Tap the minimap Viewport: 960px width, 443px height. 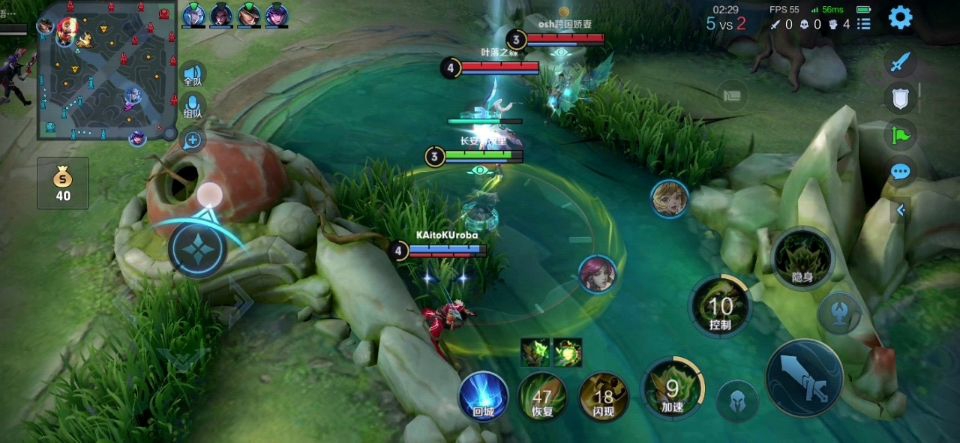[107, 70]
